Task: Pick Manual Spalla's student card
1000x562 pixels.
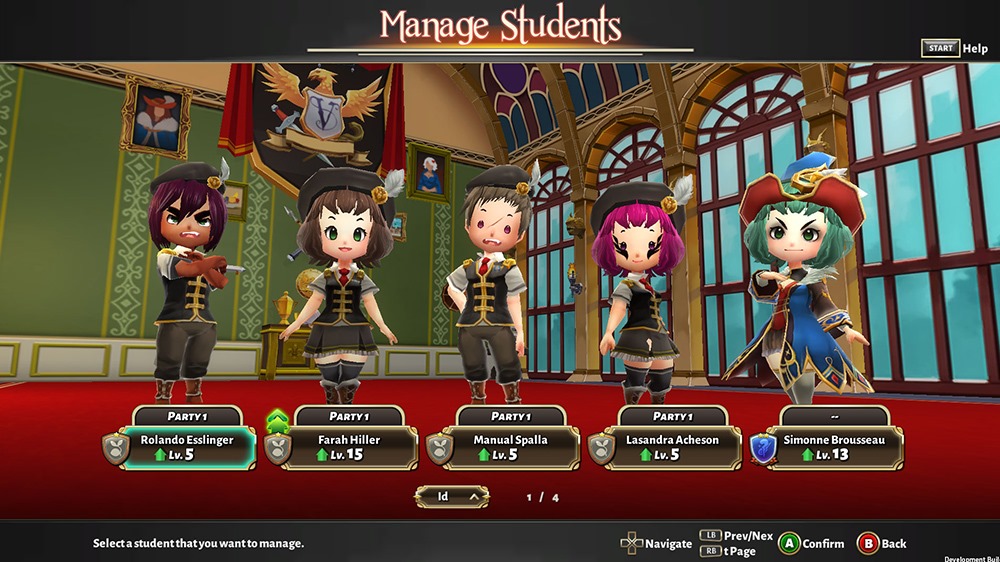Action: pyautogui.click(x=511, y=447)
